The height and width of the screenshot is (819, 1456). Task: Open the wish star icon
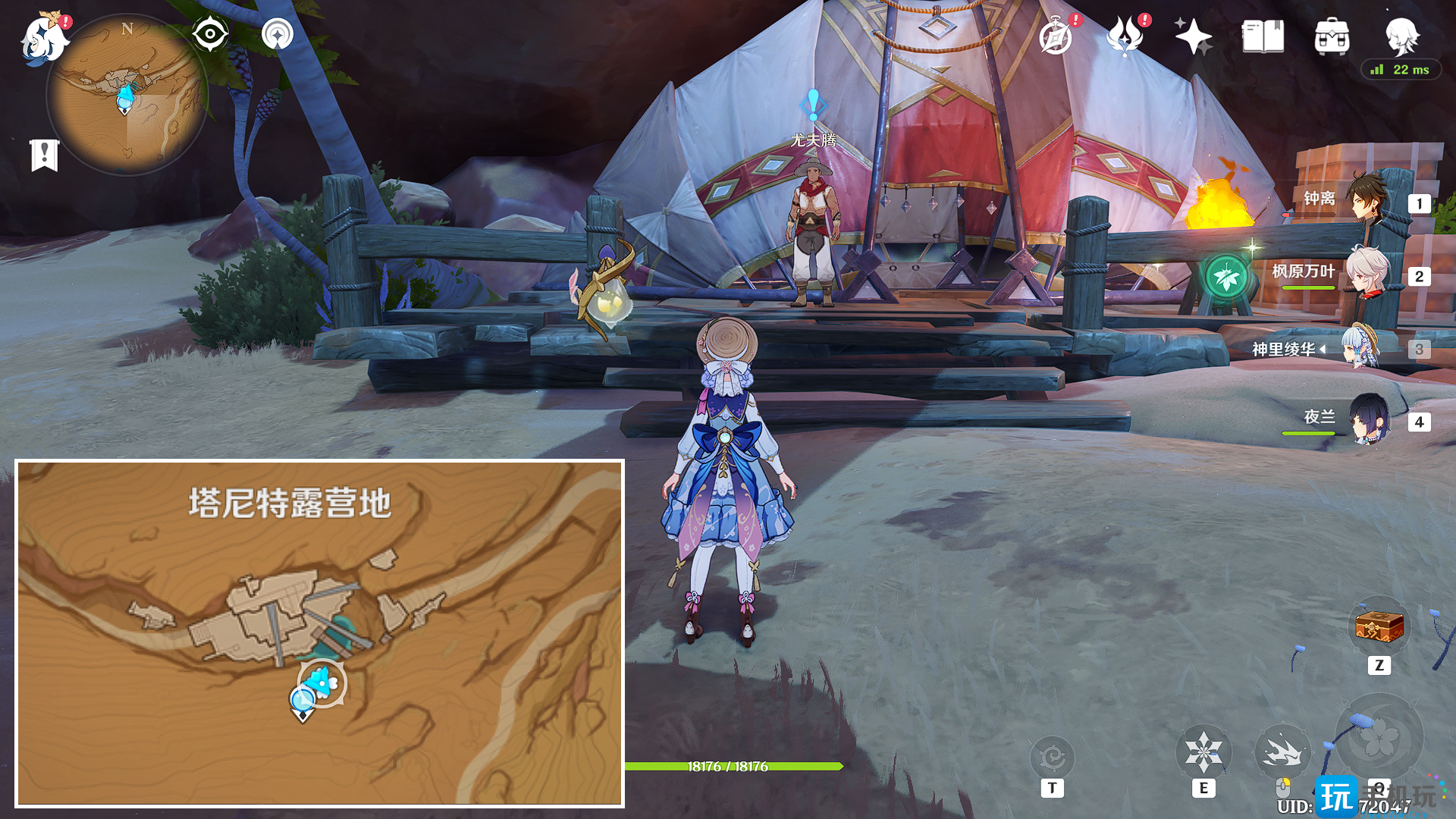click(1193, 36)
